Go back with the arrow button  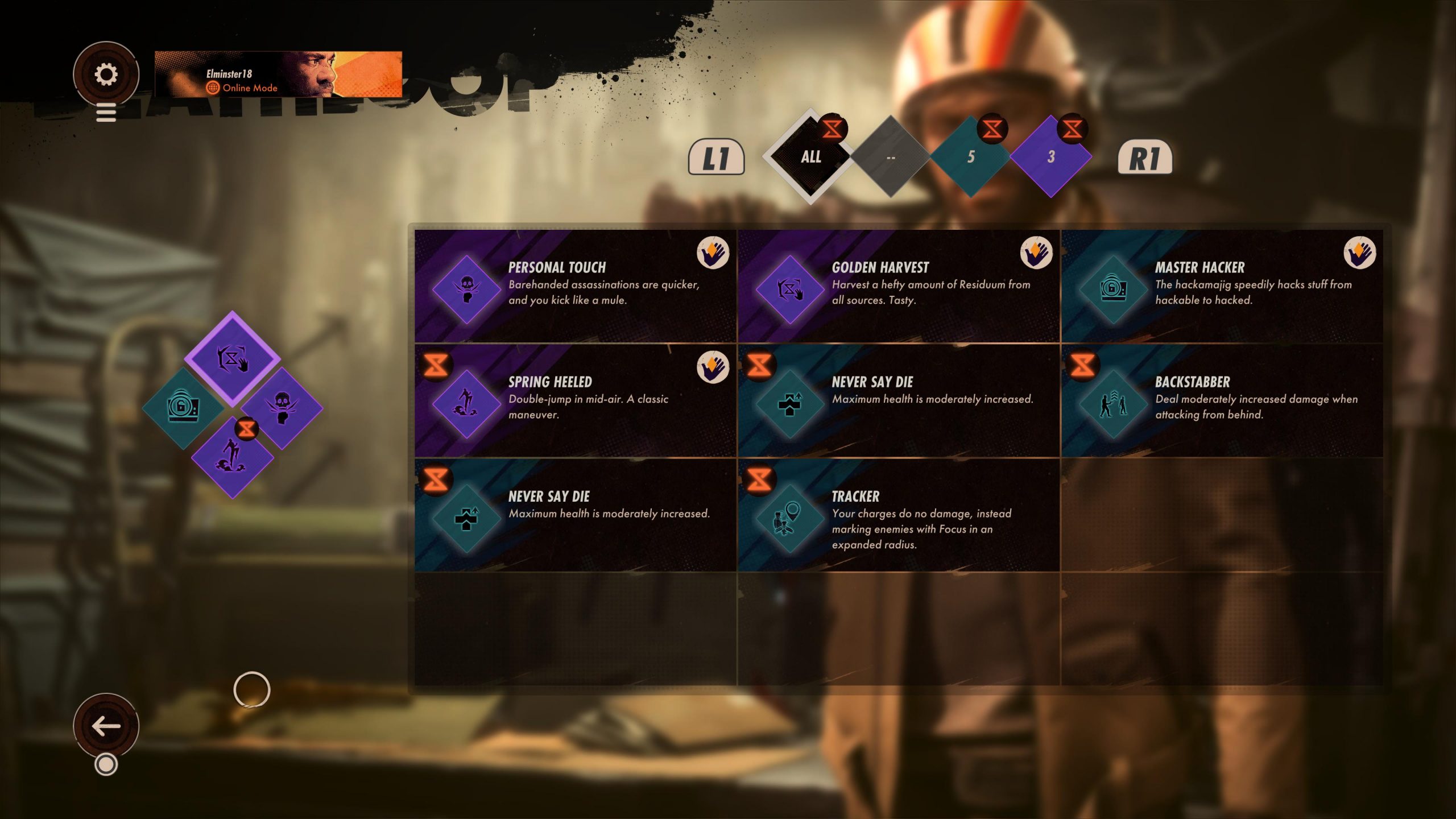[x=106, y=726]
